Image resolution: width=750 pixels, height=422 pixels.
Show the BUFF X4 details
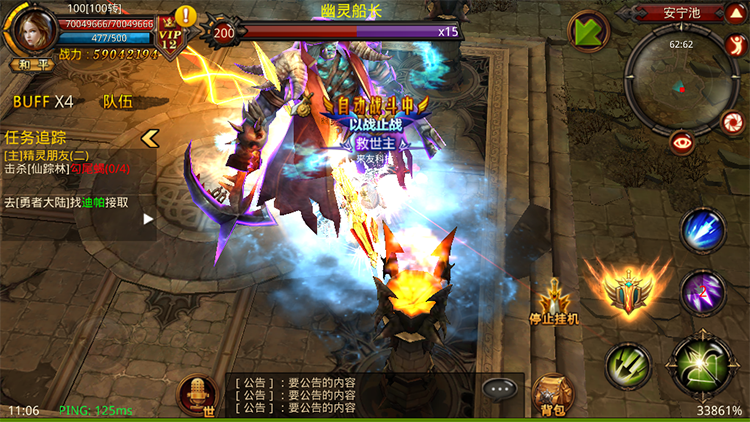(x=43, y=101)
